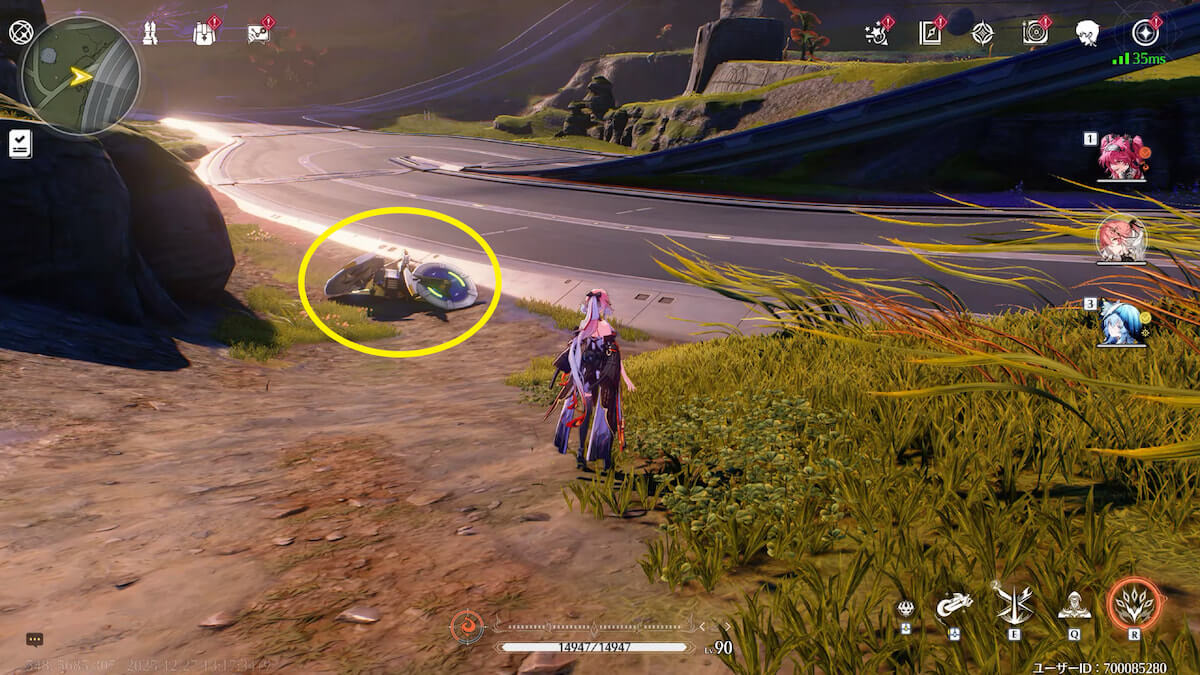Open the backpack inventory icon
This screenshot has width=1200, height=675.
[x=204, y=32]
